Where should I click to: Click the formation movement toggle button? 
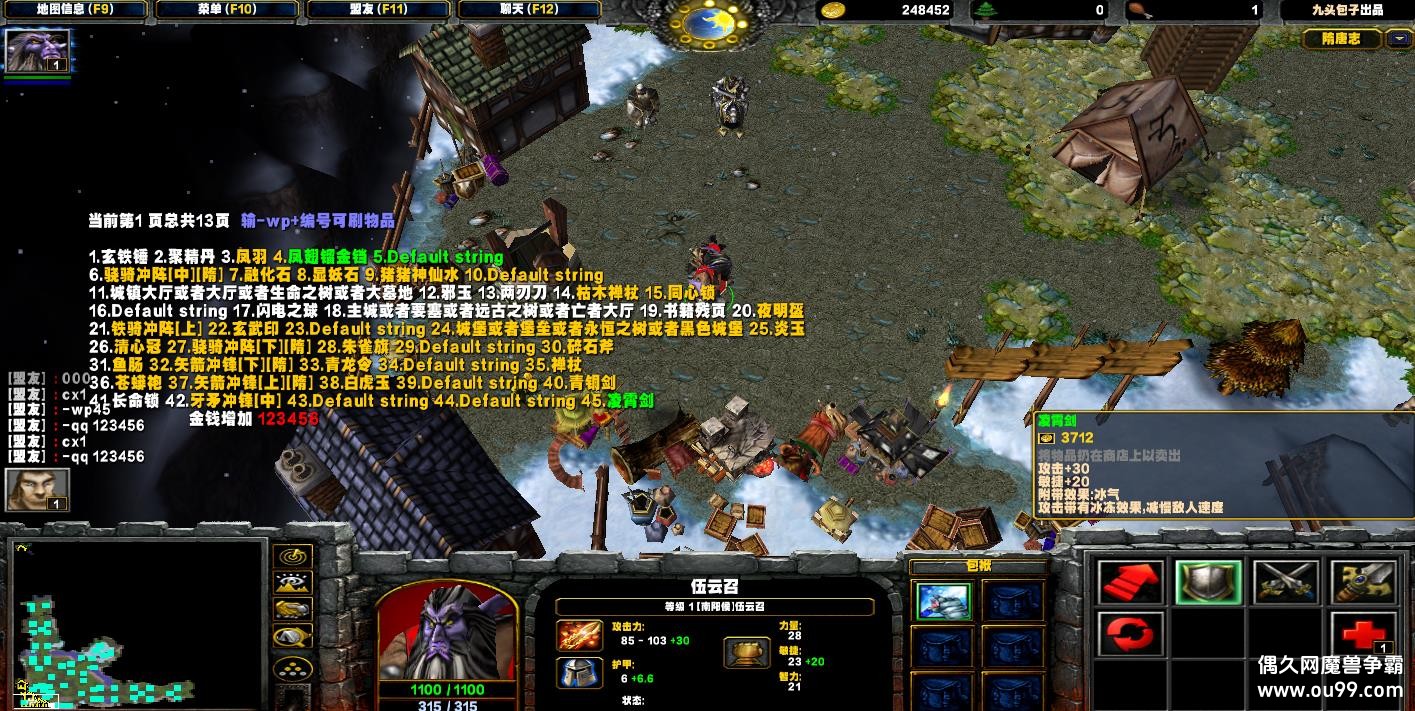click(292, 667)
